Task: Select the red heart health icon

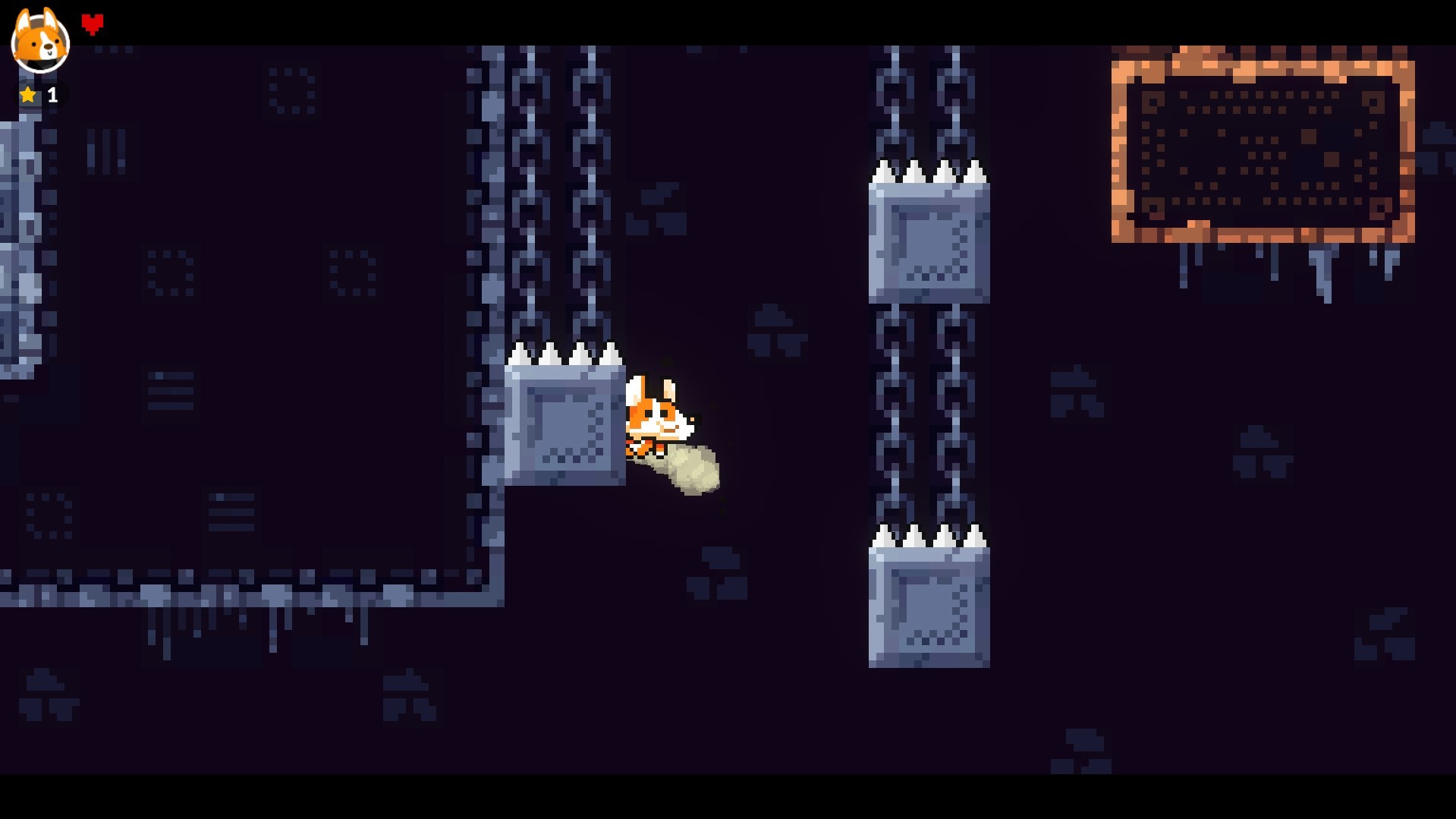Action: pos(93,22)
